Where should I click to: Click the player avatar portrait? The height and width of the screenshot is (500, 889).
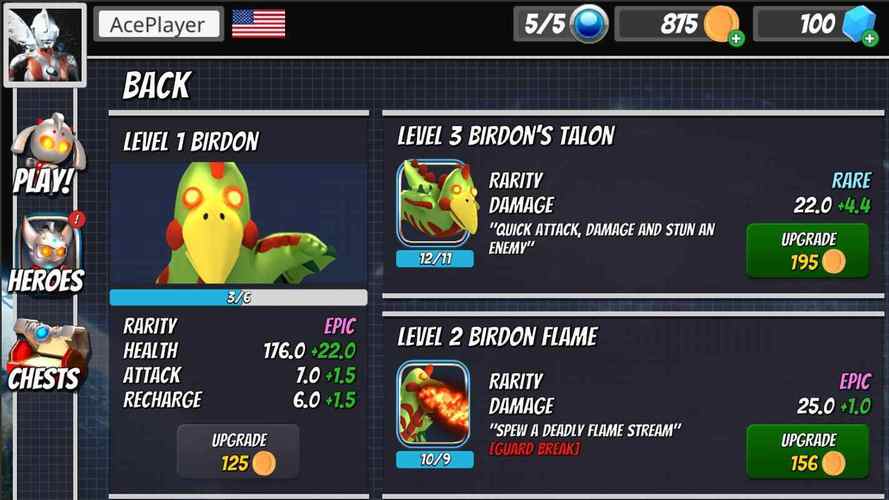coord(42,43)
